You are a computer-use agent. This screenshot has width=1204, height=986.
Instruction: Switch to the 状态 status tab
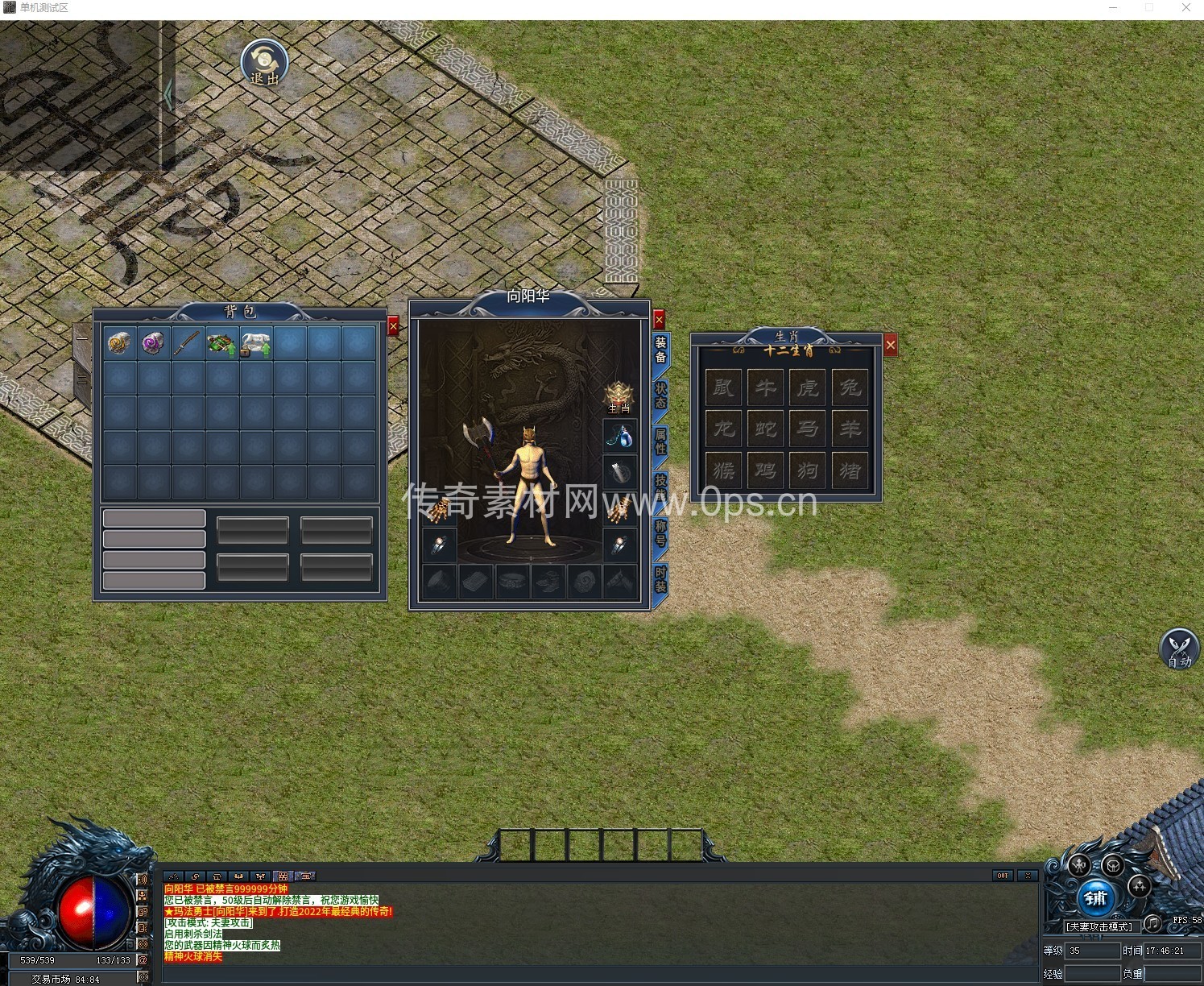[660, 396]
